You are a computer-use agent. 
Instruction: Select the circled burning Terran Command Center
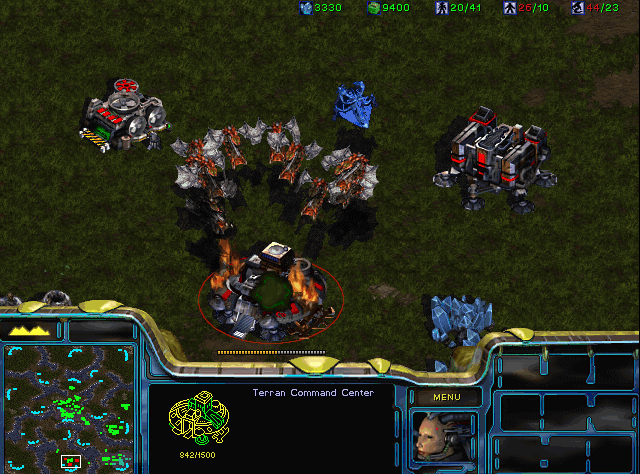[x=270, y=290]
